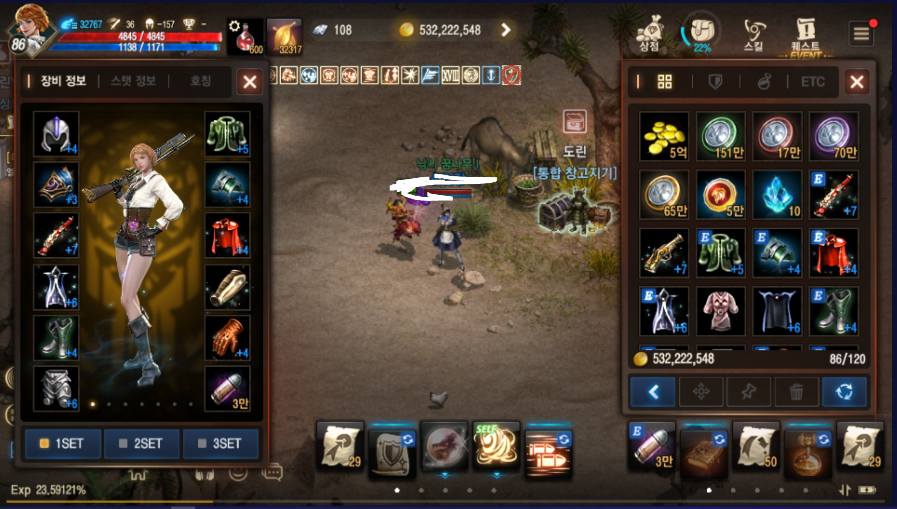The image size is (897, 509).
Task: Click the inventory trash can button
Action: click(797, 391)
